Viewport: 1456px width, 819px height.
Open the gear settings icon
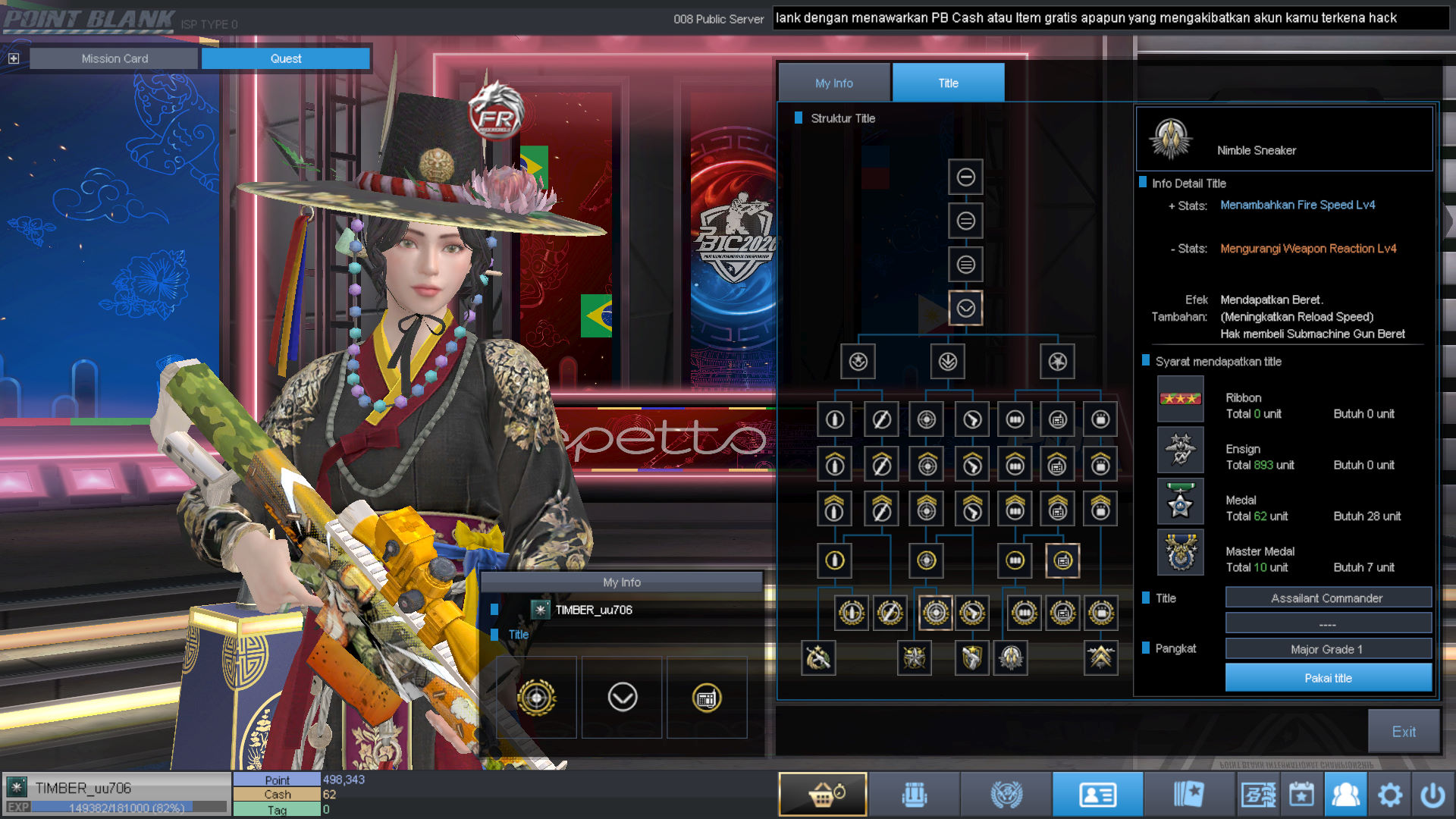point(1389,794)
